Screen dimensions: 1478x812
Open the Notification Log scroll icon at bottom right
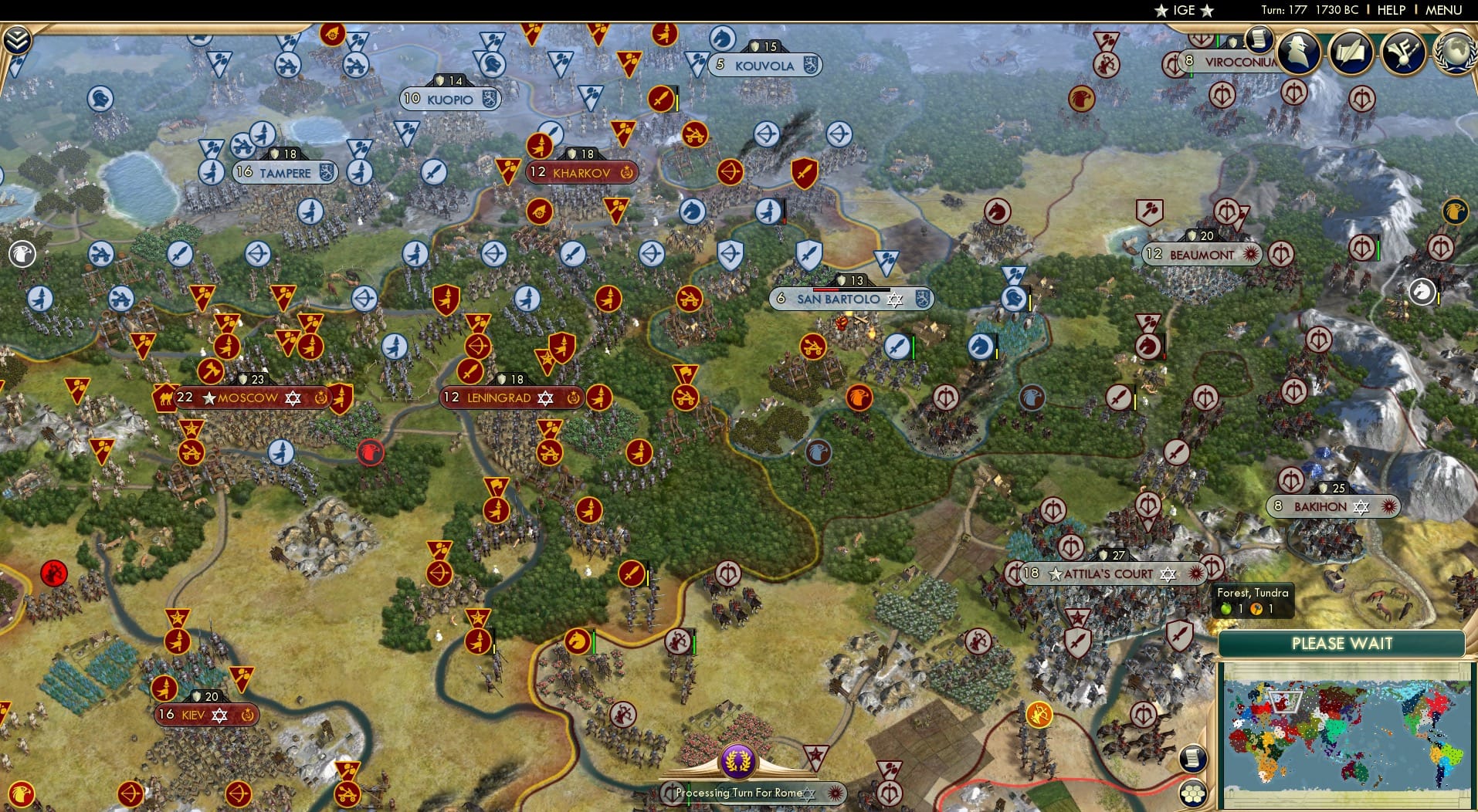point(1193,760)
